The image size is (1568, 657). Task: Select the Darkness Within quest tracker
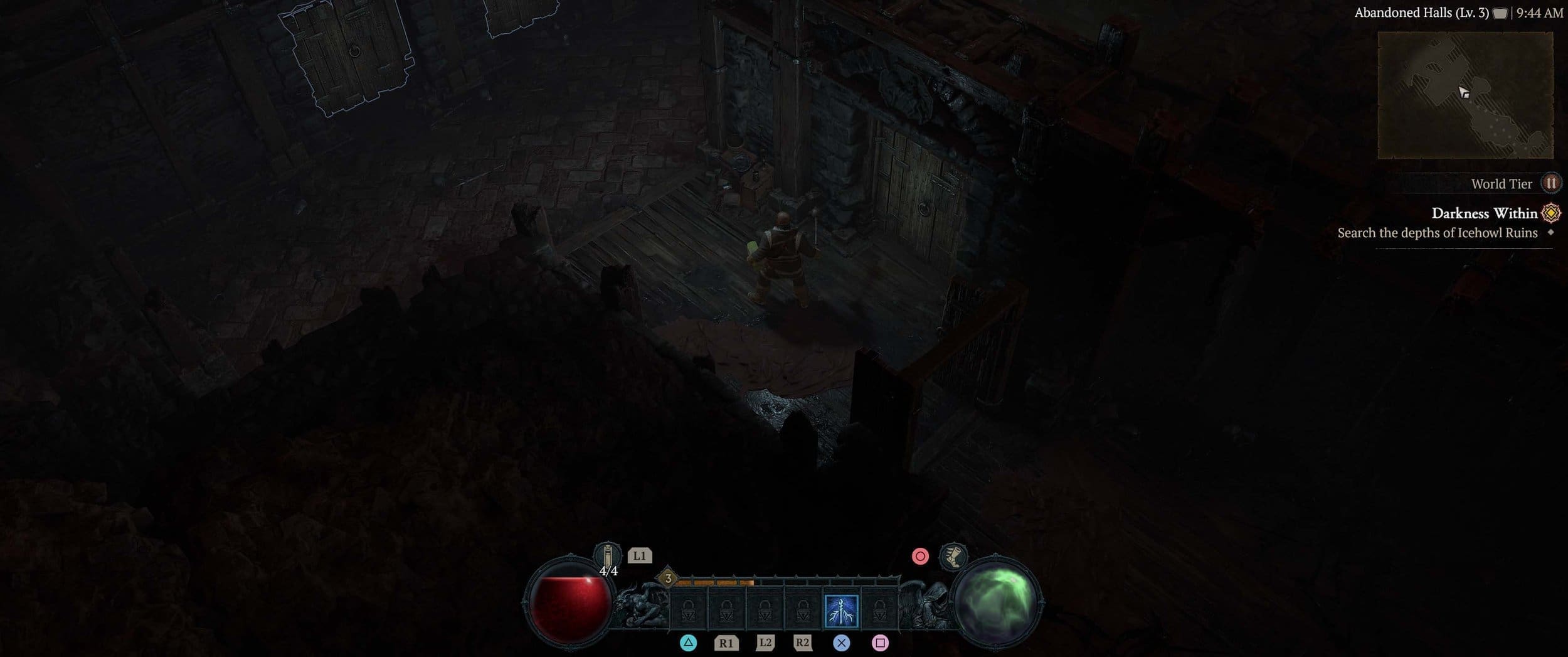1484,213
